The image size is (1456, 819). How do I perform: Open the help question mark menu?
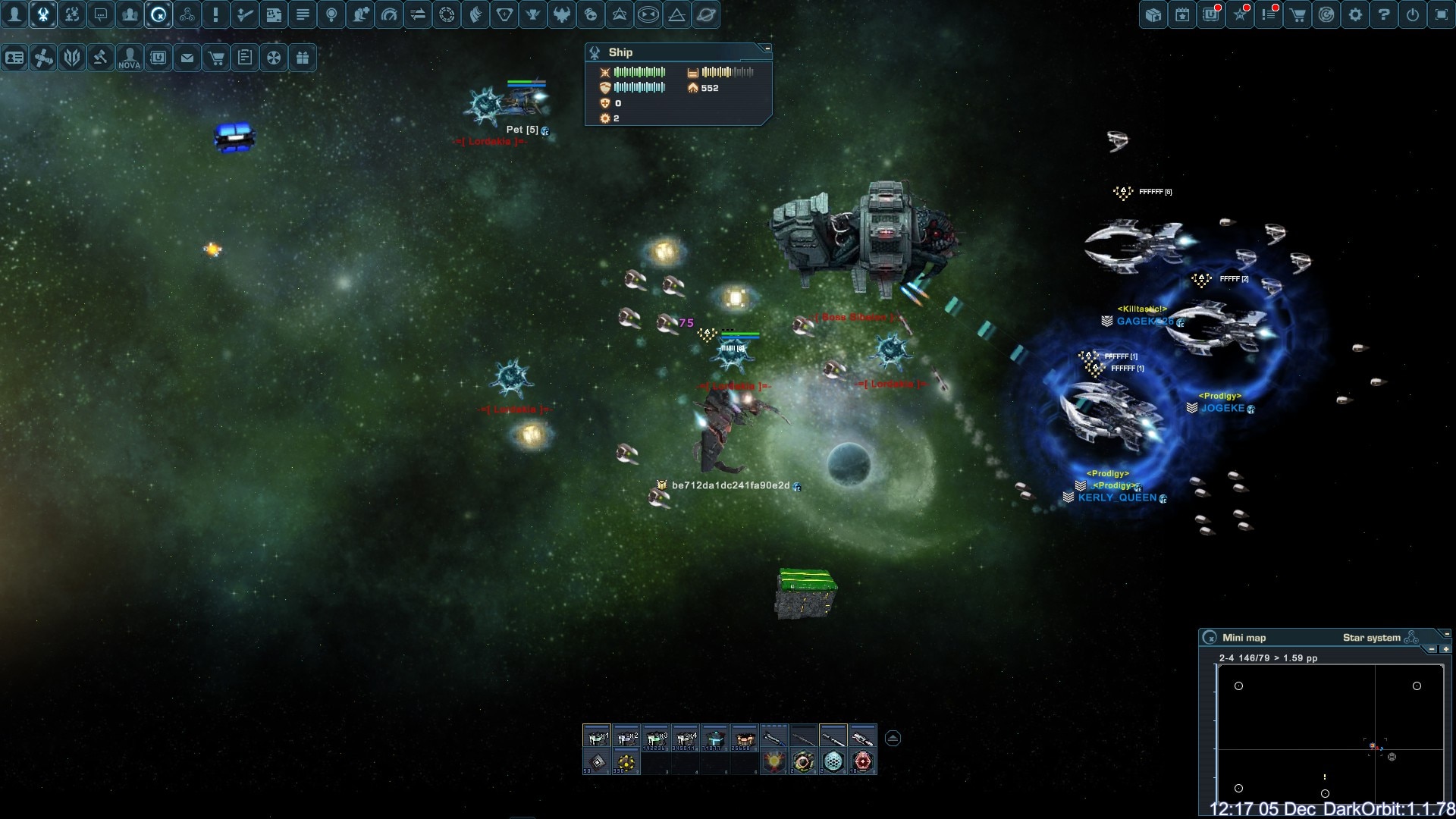click(1384, 14)
